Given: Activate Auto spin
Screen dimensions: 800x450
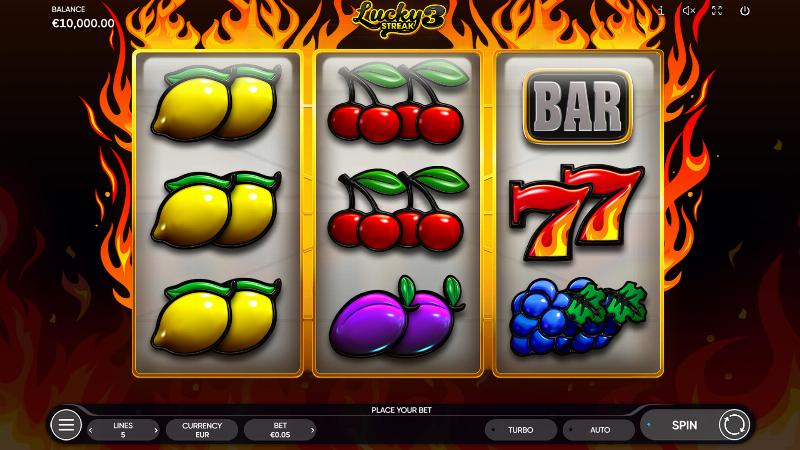Looking at the screenshot, I should (x=599, y=430).
